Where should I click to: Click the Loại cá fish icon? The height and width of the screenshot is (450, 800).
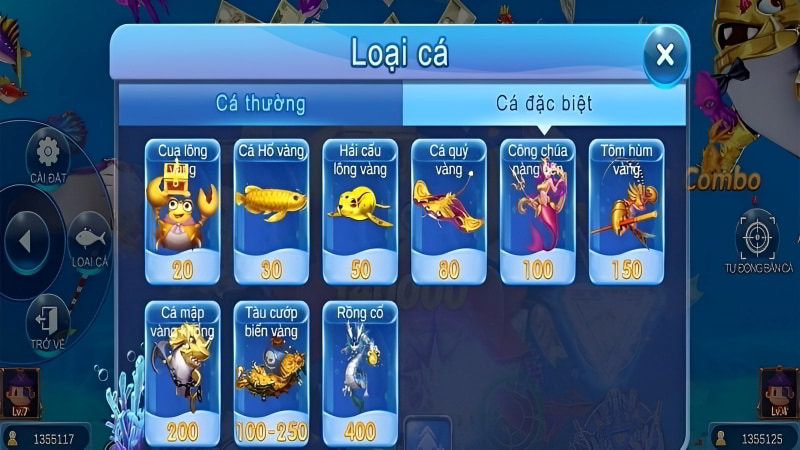(x=89, y=241)
